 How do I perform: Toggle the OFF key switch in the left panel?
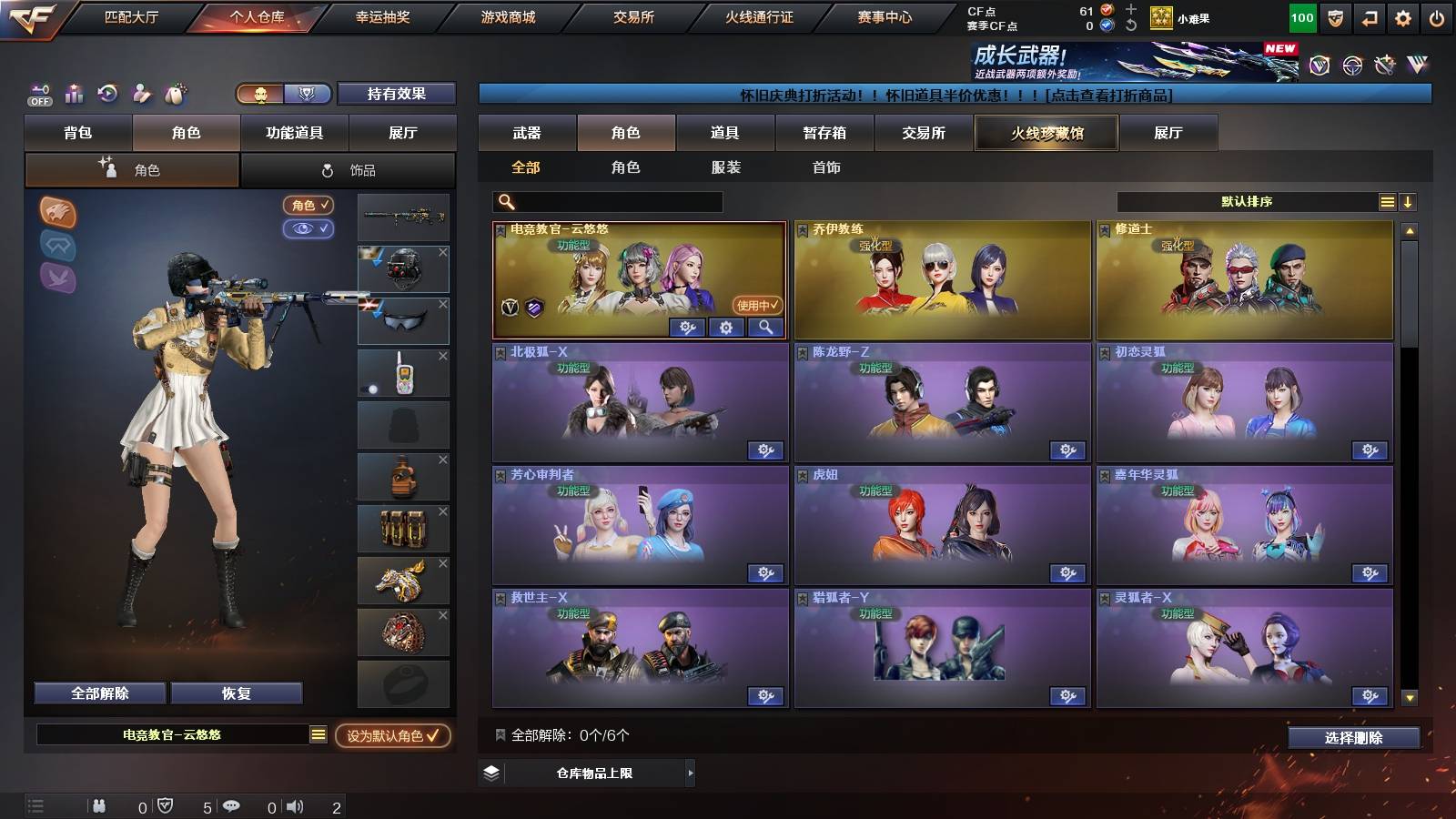point(38,95)
